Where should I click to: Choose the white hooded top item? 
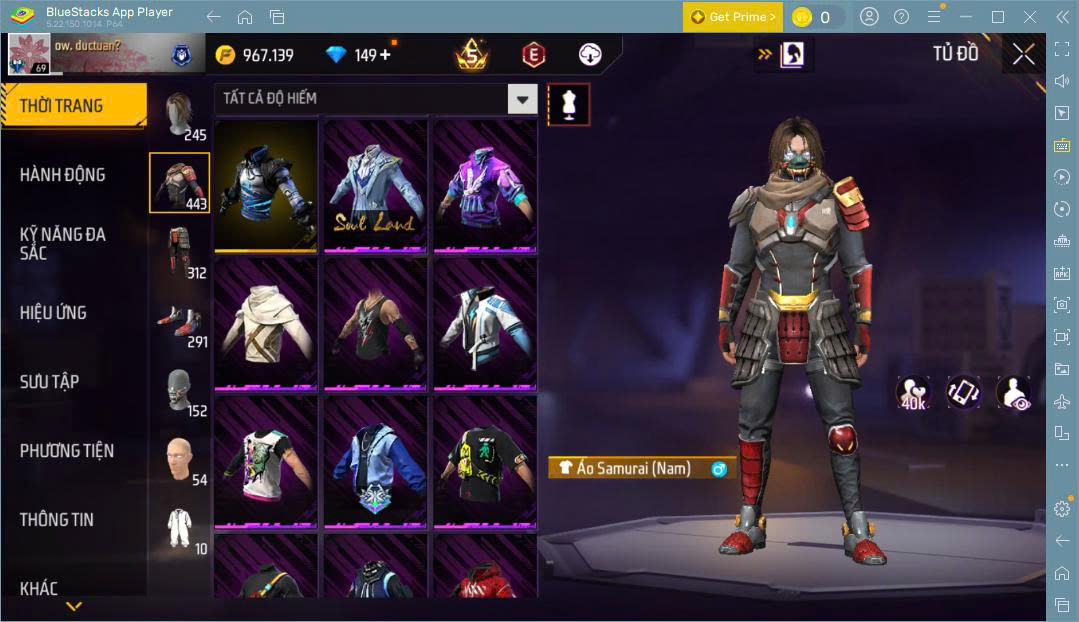coord(266,323)
